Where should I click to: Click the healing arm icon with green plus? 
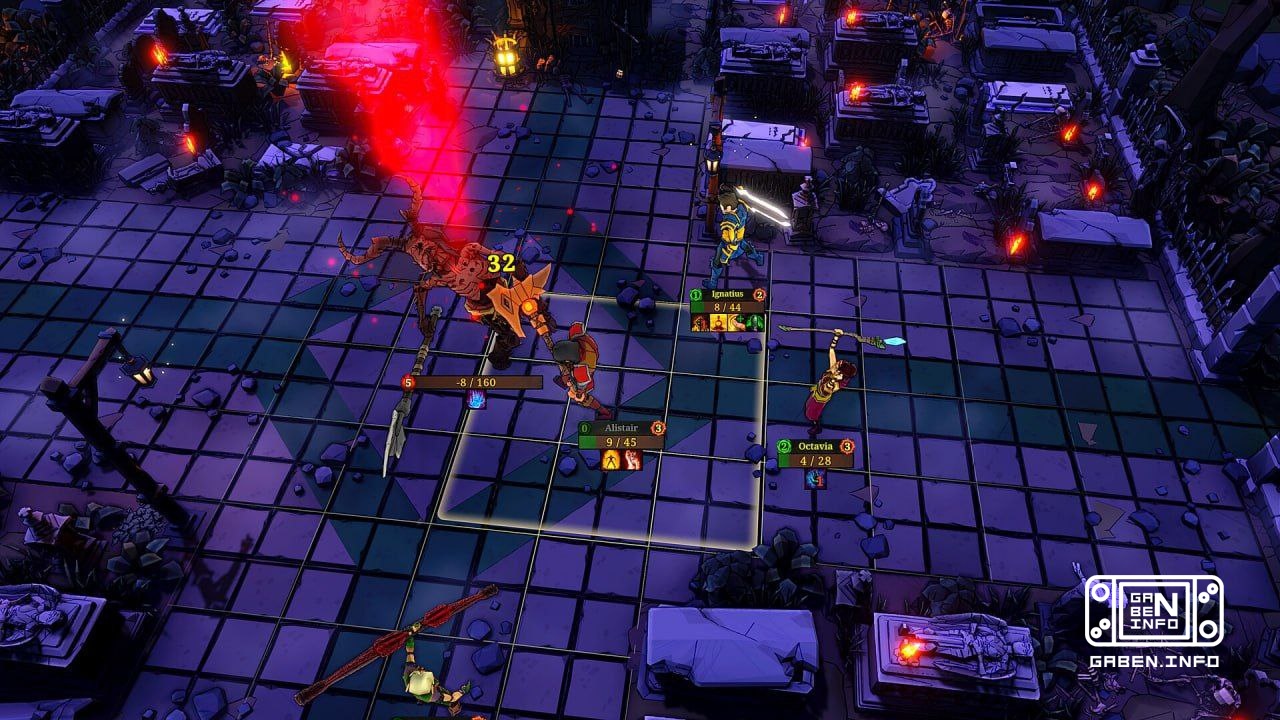click(x=739, y=324)
